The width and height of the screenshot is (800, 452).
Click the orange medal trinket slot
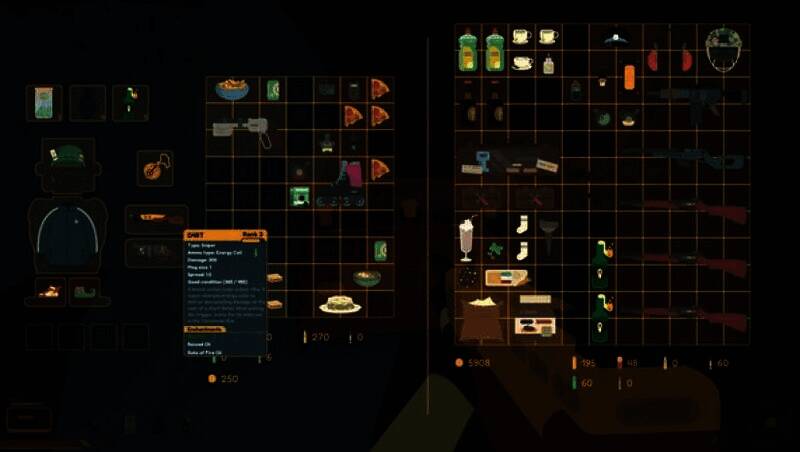154,166
